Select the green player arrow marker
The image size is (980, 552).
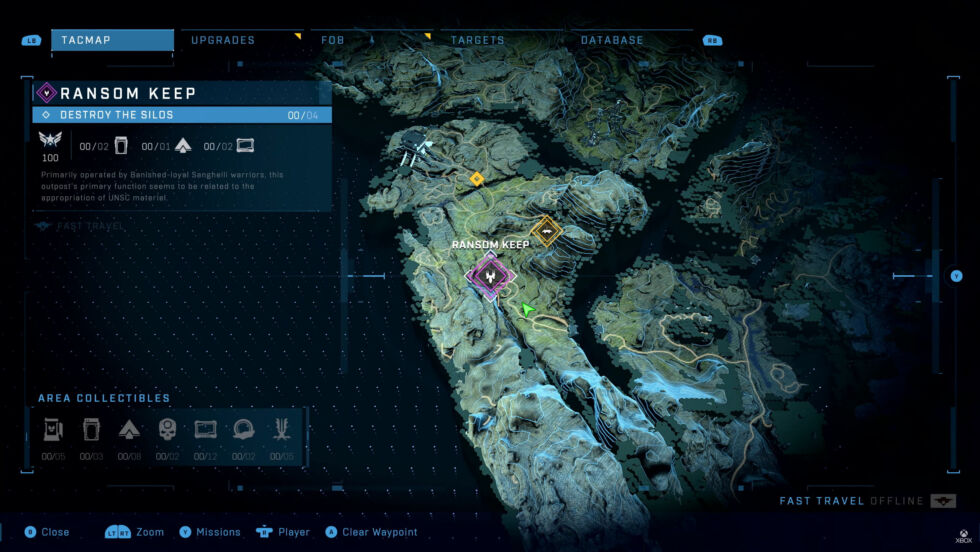point(526,310)
